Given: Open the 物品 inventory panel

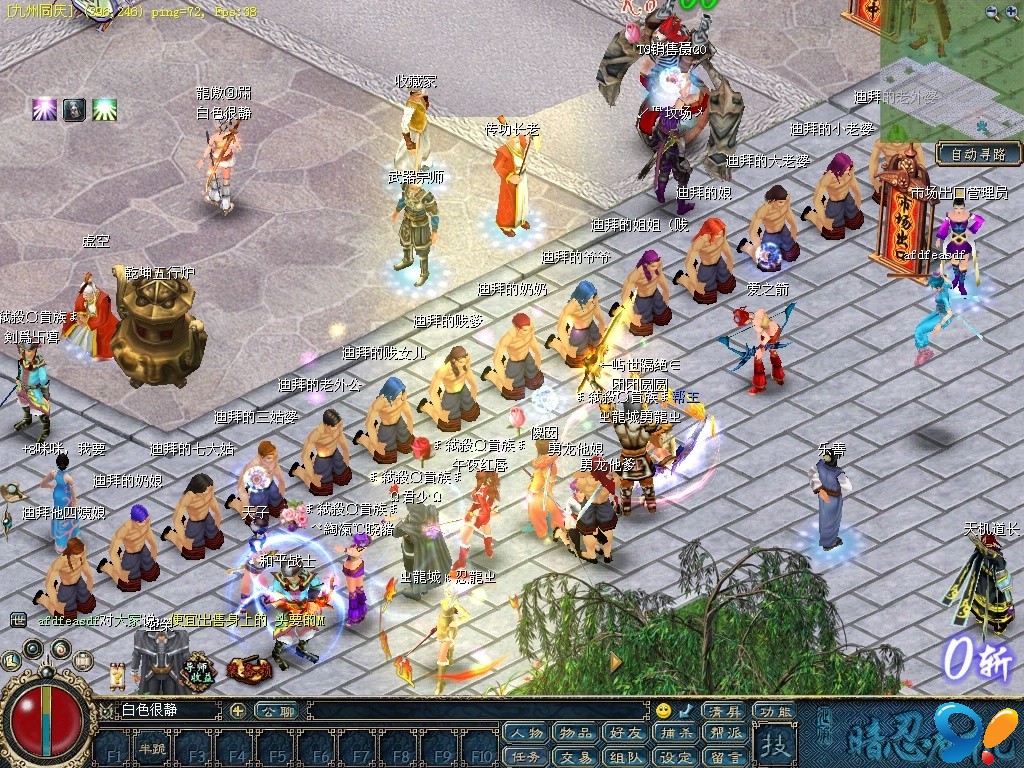Looking at the screenshot, I should [x=576, y=734].
